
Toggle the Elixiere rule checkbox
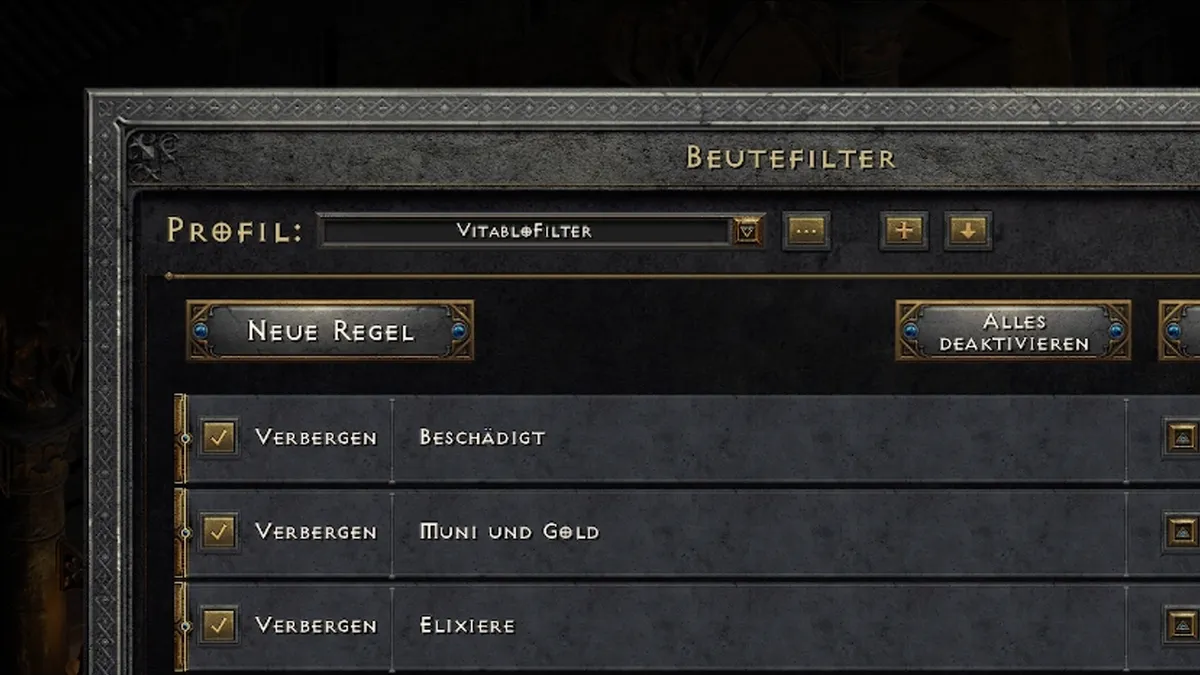point(219,626)
